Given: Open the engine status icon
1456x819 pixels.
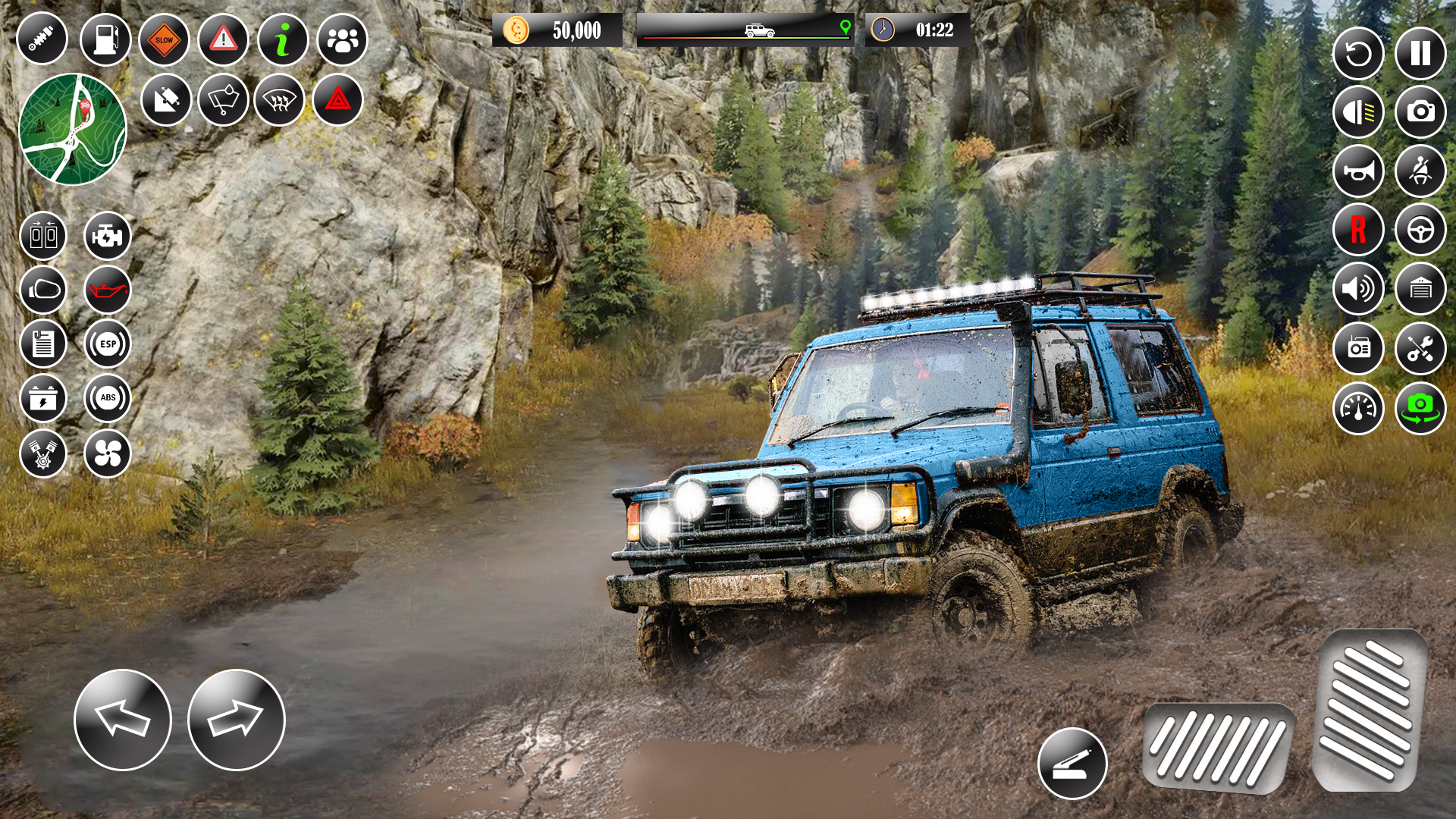Looking at the screenshot, I should [106, 235].
